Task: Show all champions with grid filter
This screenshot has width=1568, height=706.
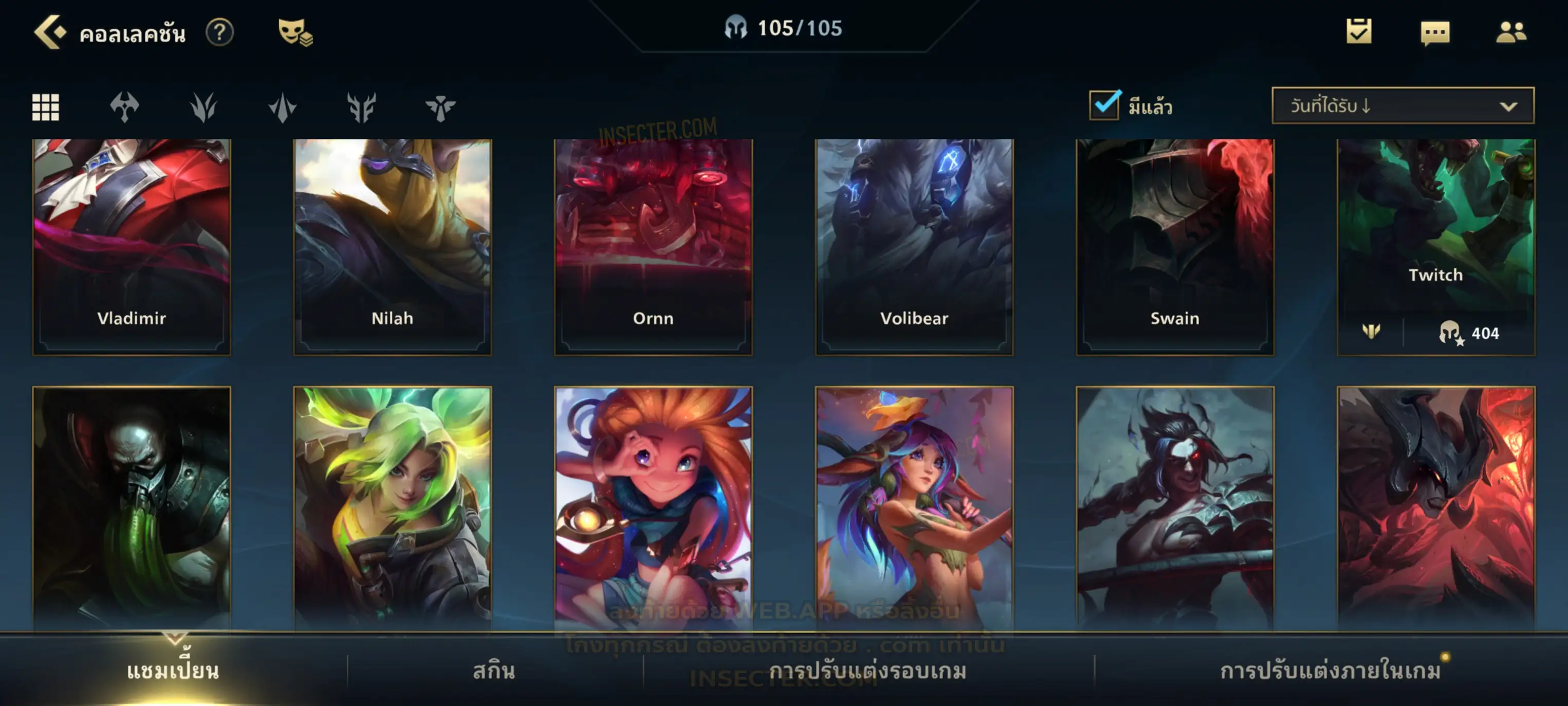Action: tap(46, 107)
